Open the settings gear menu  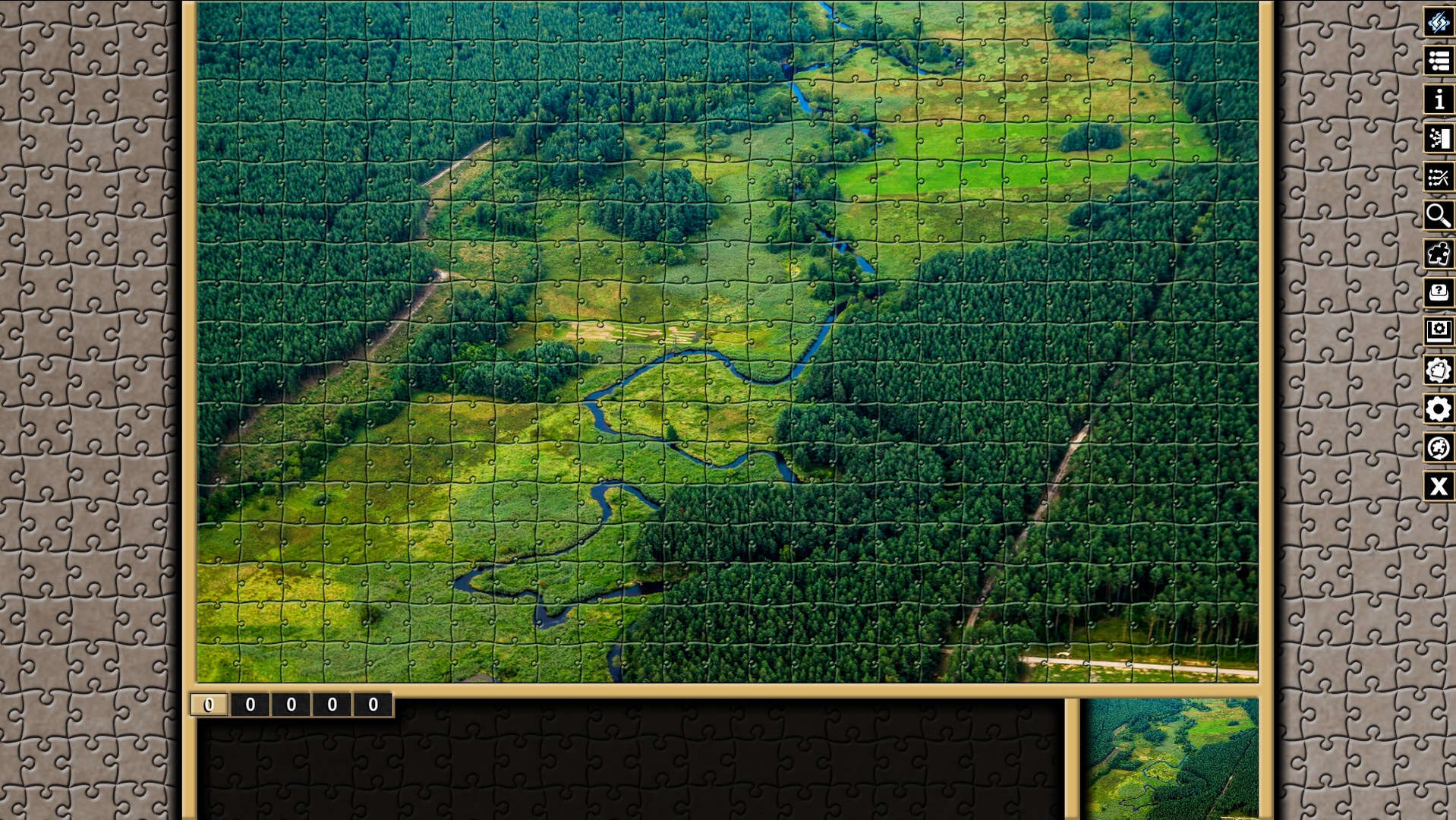click(1438, 409)
